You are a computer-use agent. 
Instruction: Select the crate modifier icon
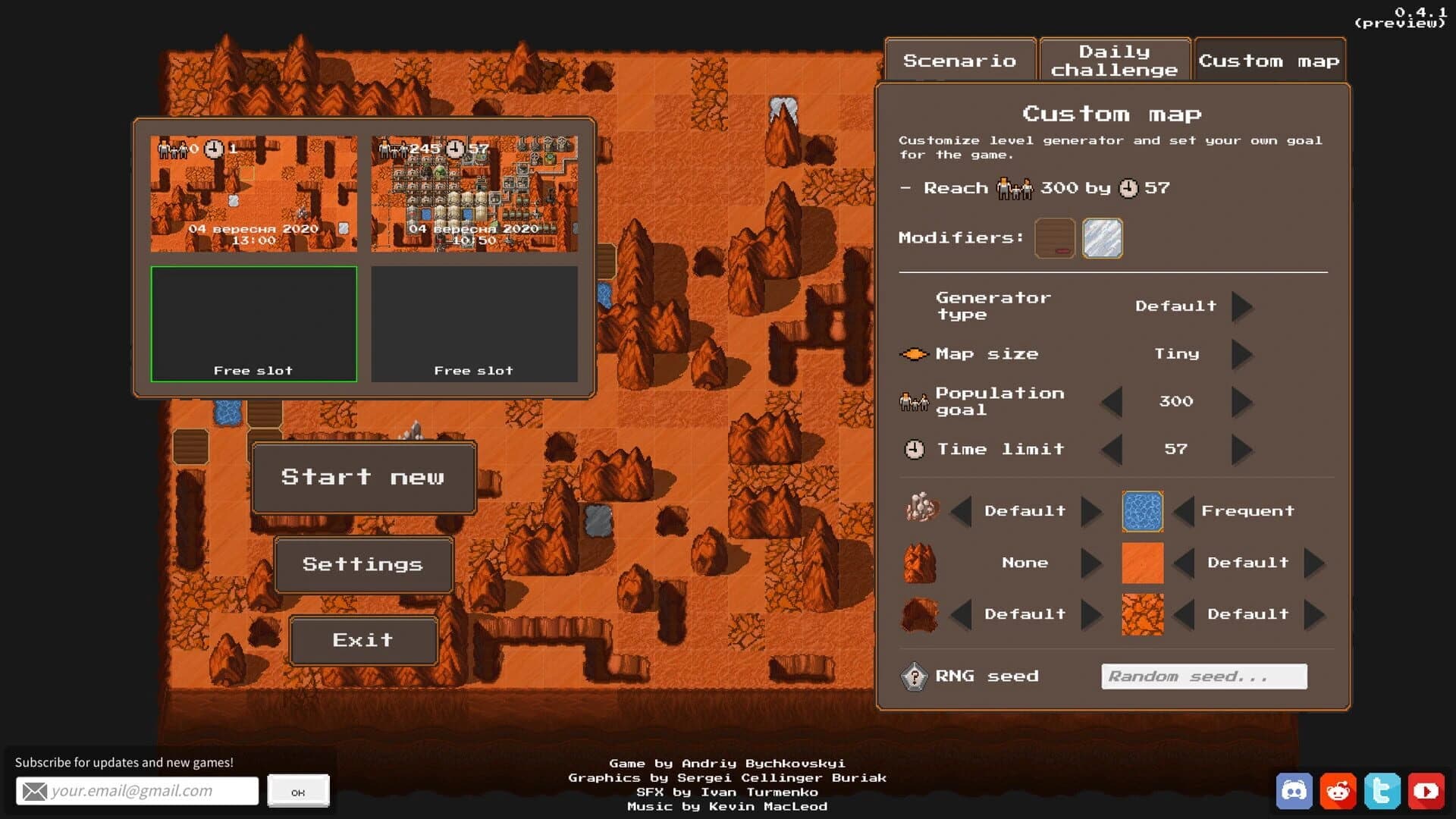[x=1055, y=237]
